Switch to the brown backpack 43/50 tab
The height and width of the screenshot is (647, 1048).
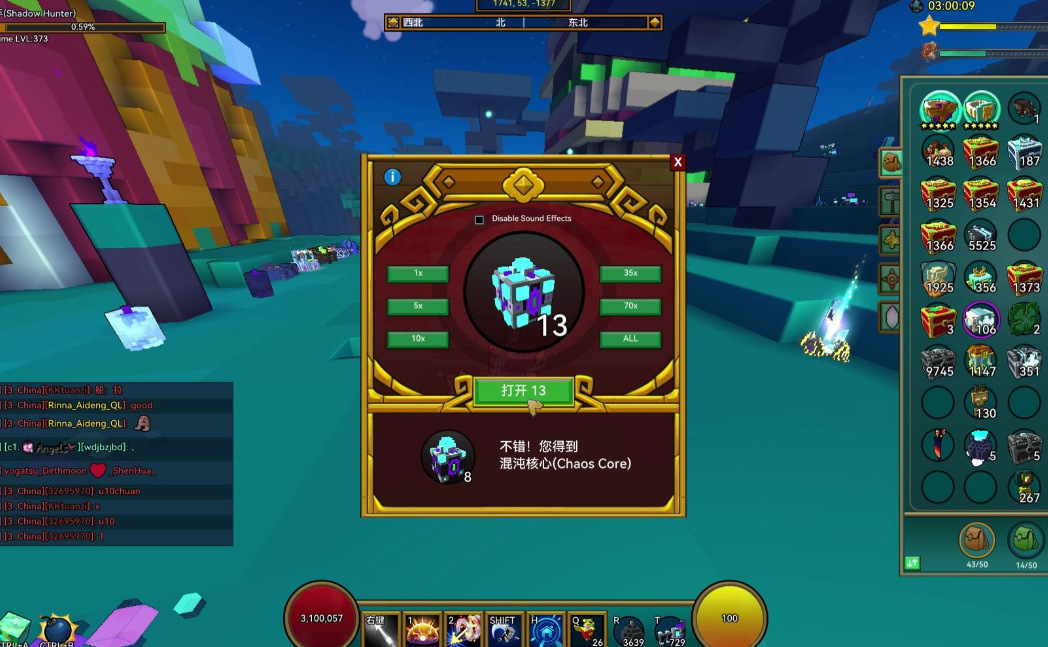click(x=976, y=541)
